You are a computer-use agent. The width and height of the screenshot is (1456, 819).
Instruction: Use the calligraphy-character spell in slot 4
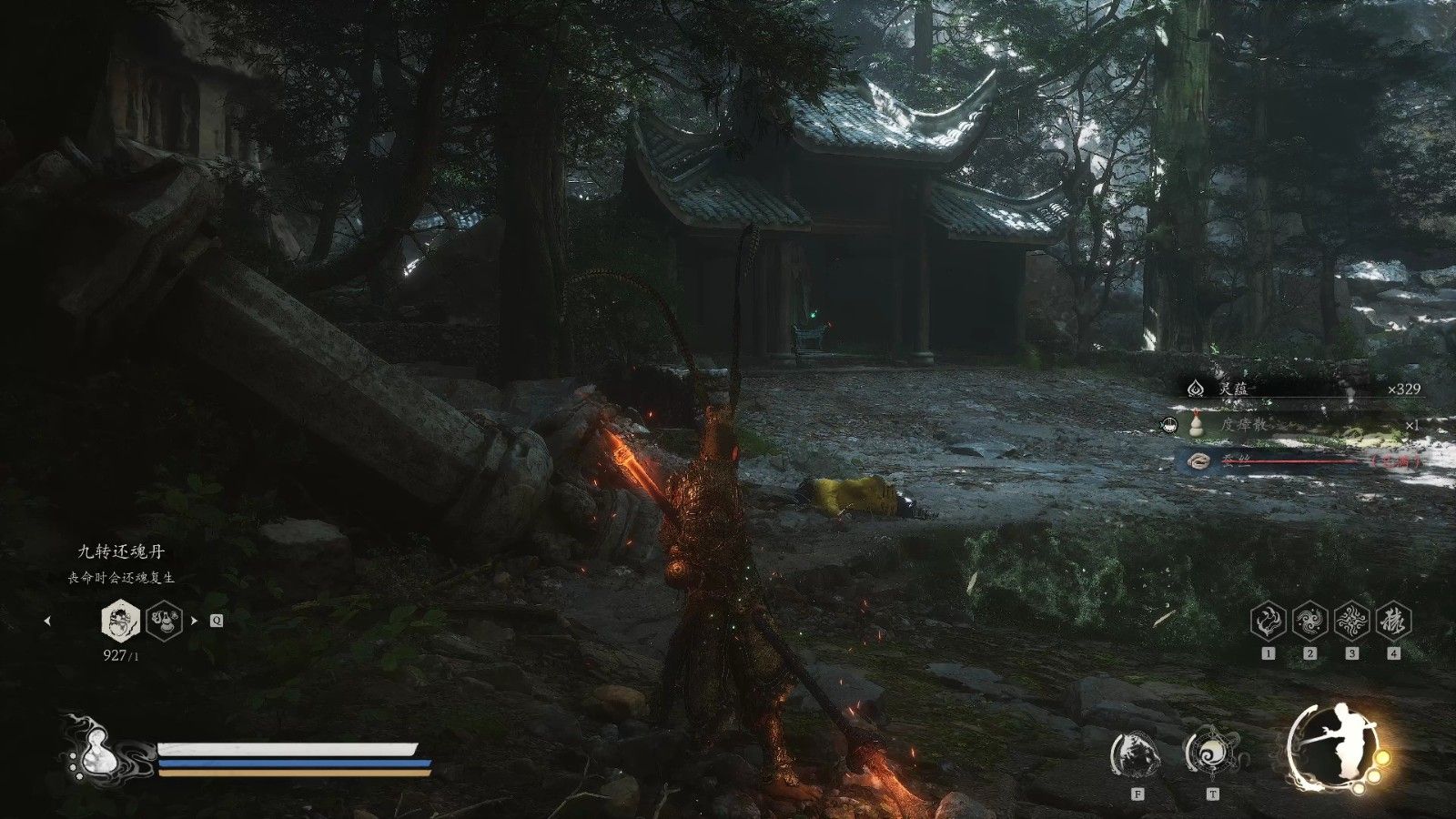1393,621
